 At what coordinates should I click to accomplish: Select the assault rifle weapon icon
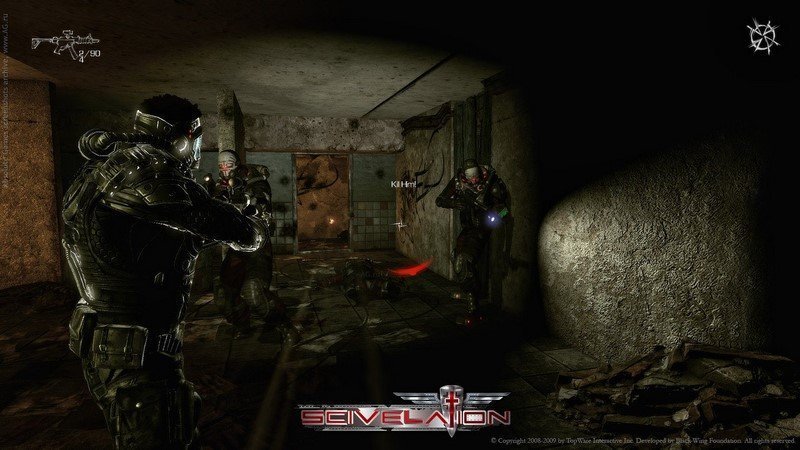55,43
